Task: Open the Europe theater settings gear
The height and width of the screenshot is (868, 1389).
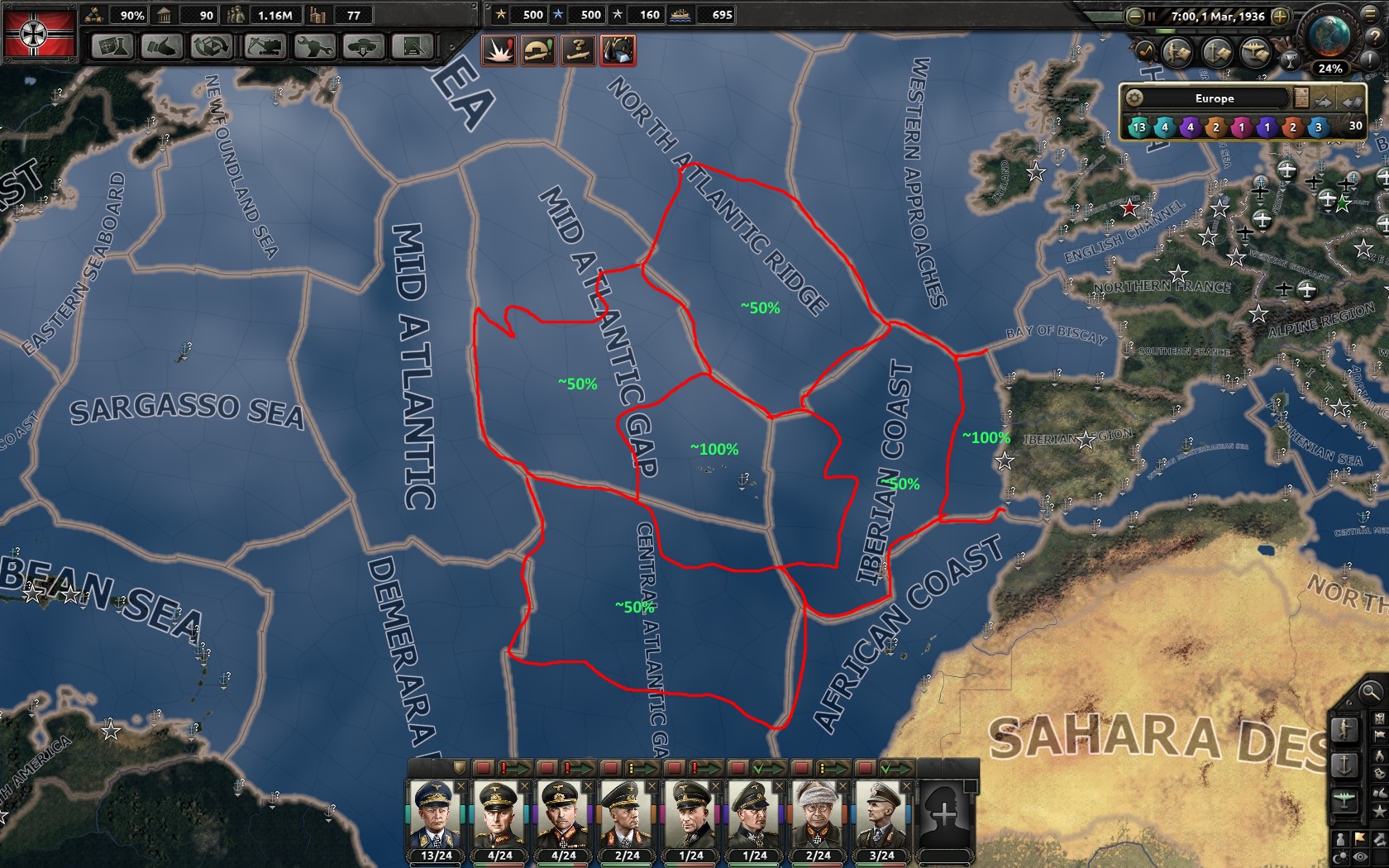Action: point(1134,98)
